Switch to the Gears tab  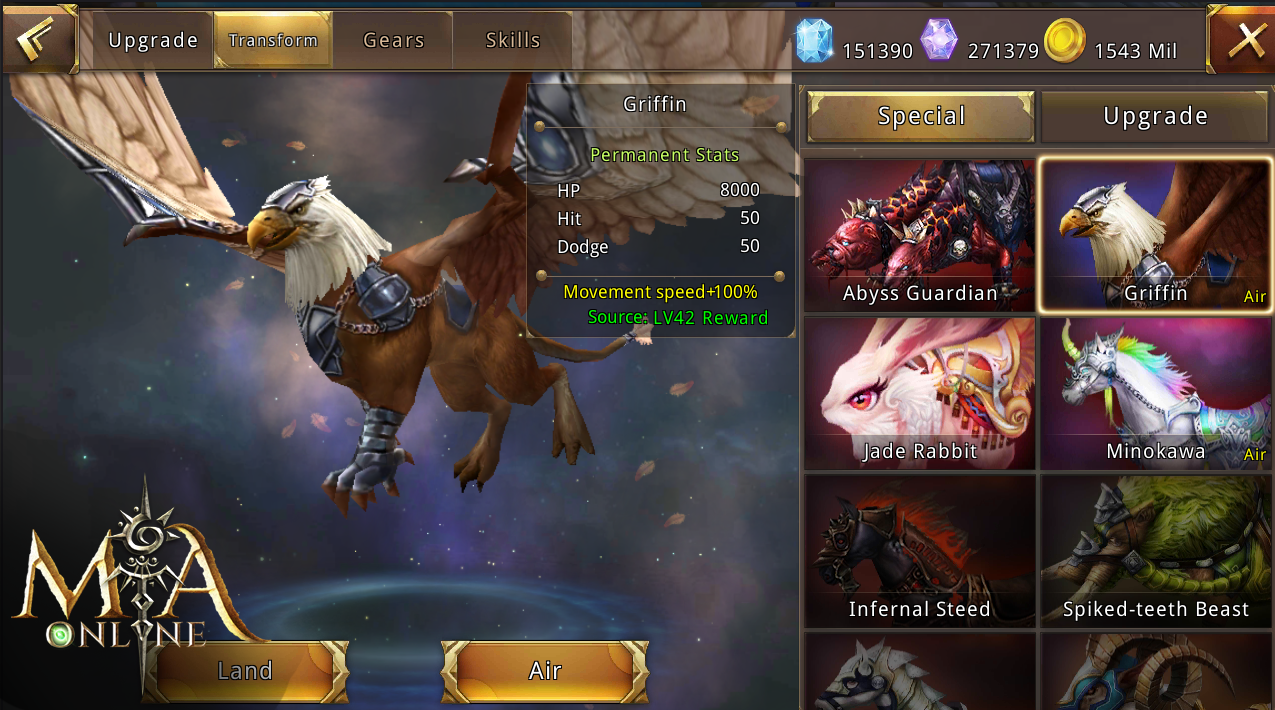393,41
